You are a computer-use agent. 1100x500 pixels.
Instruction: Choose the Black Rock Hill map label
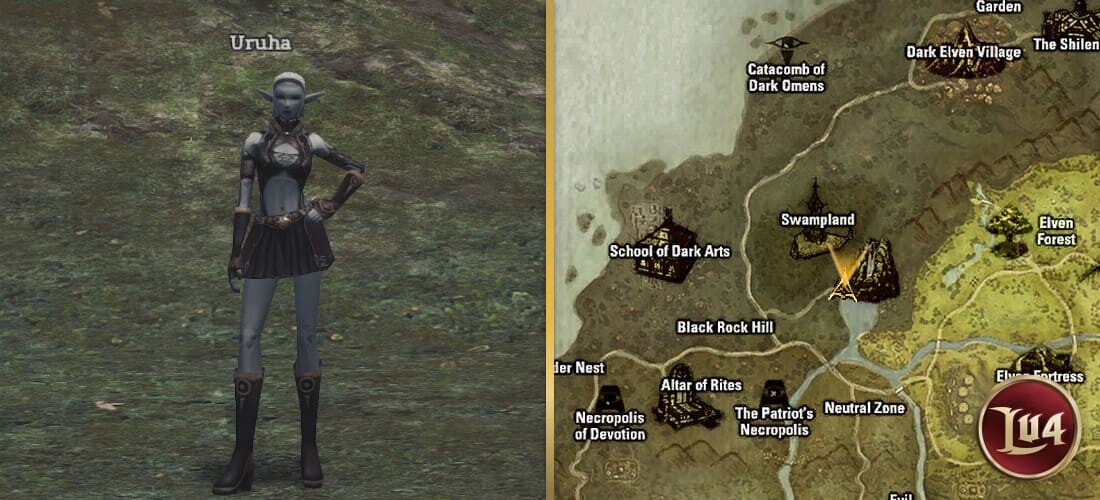(725, 327)
